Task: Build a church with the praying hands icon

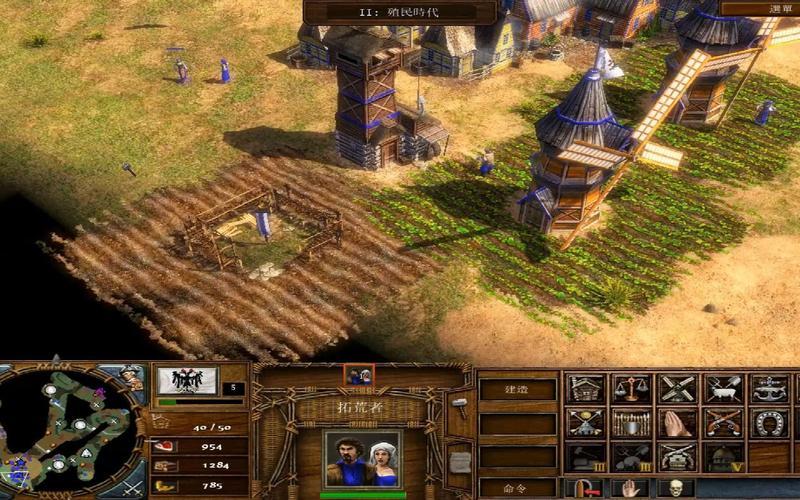Action: (x=677, y=422)
